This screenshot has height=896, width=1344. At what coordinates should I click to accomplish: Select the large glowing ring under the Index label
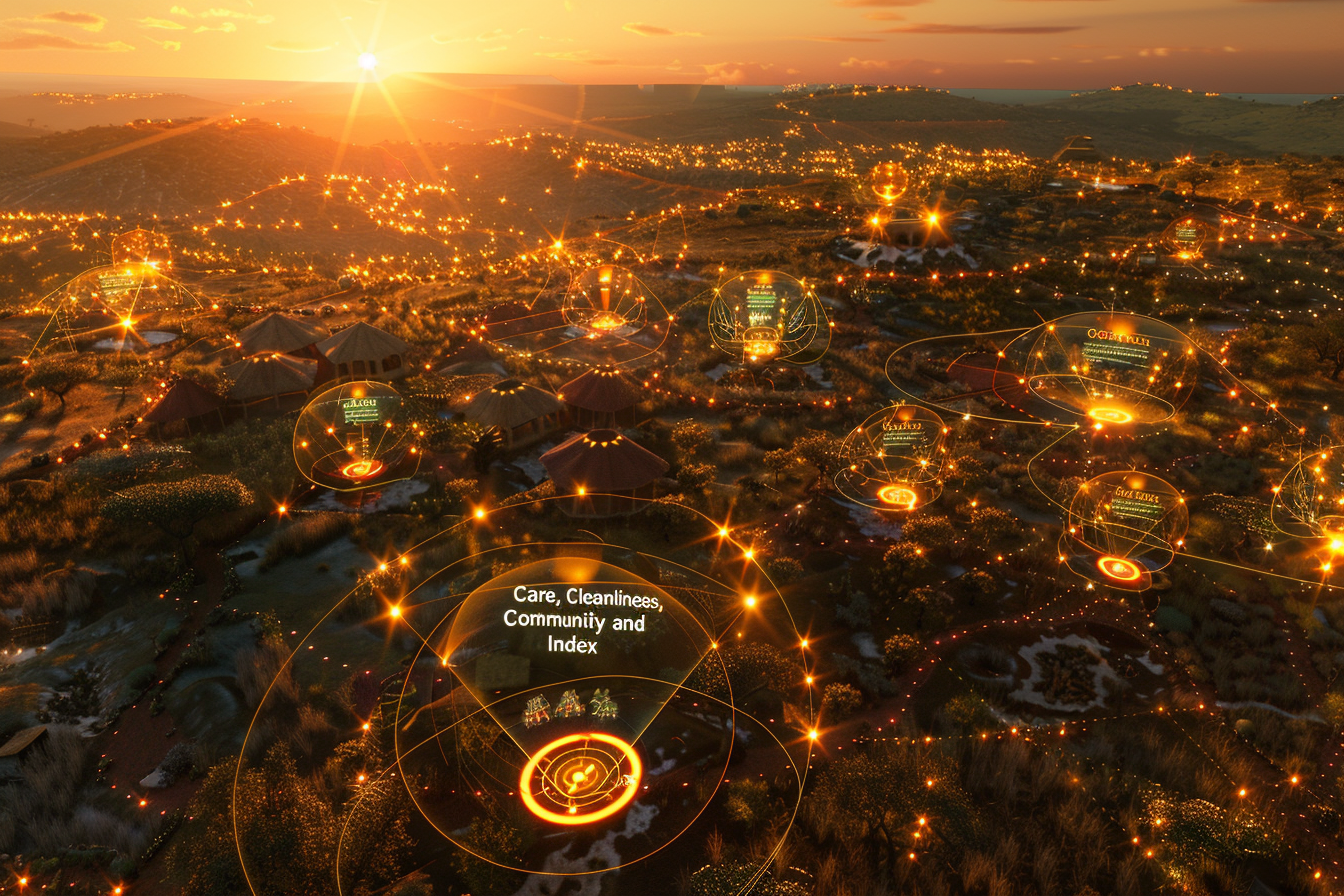point(580,778)
